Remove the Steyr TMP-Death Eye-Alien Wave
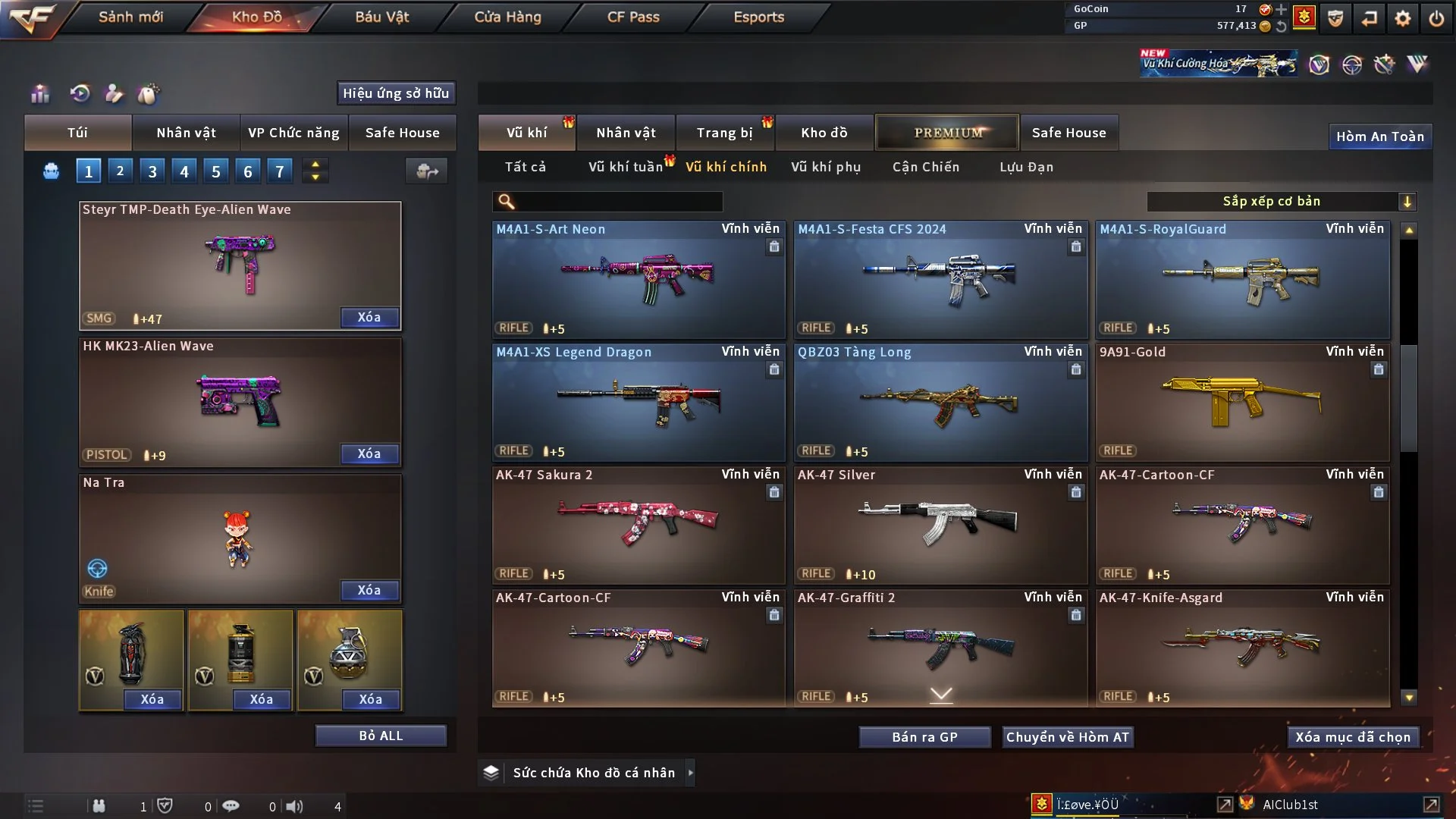 pyautogui.click(x=369, y=317)
